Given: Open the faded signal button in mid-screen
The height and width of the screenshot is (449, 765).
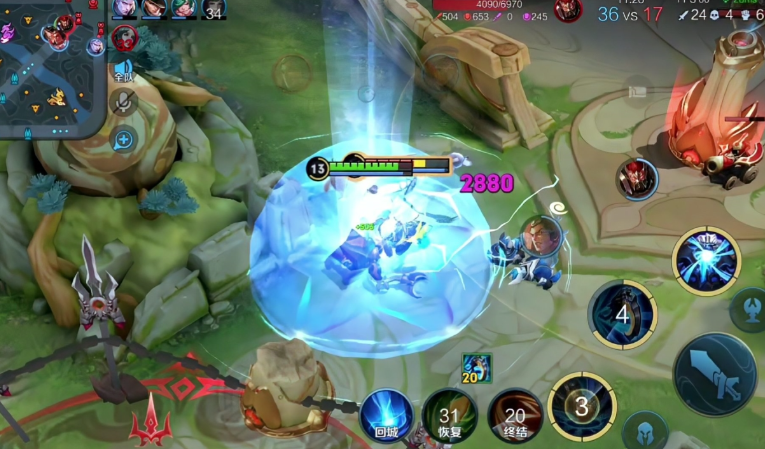Looking at the screenshot, I should pos(292,73).
